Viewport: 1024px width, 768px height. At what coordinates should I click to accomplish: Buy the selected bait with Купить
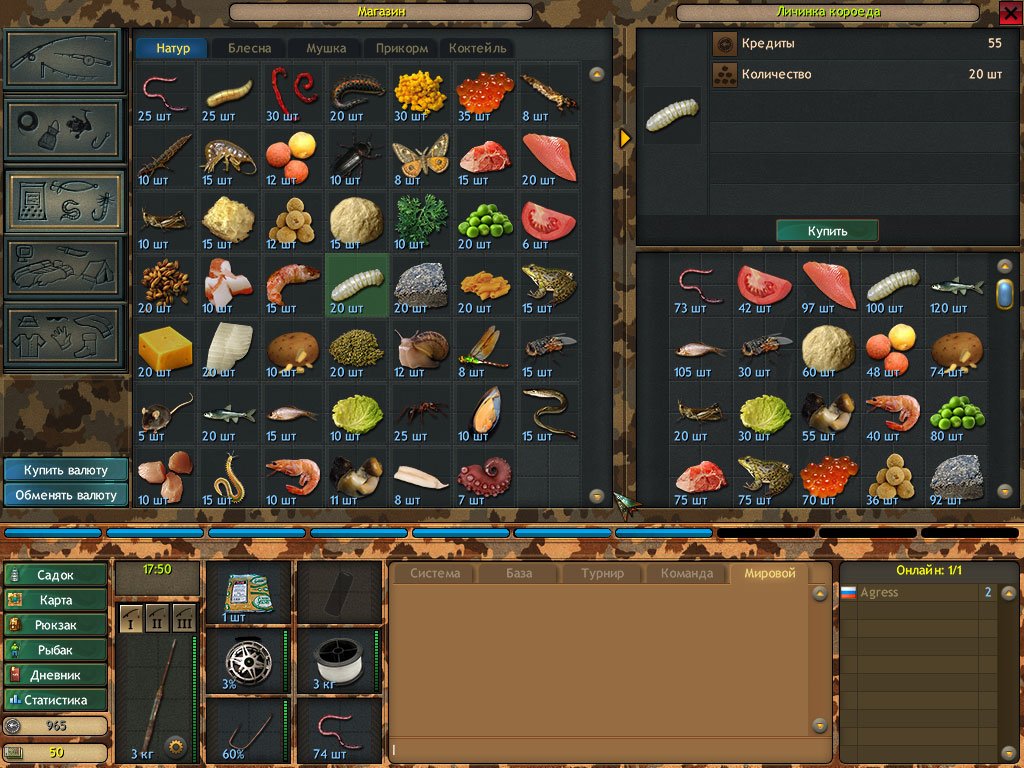tap(827, 231)
